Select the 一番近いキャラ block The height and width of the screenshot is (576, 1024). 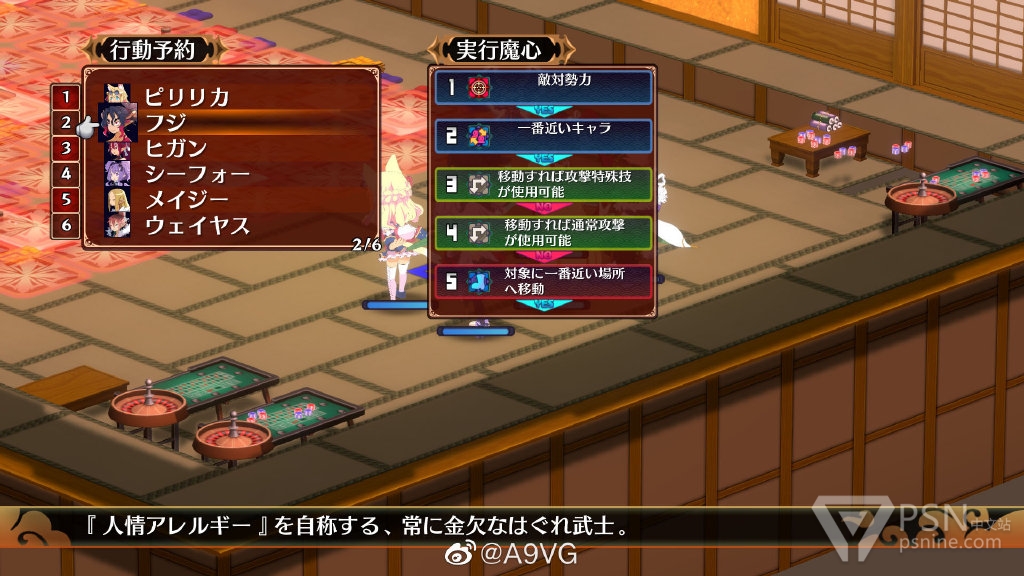pos(543,135)
